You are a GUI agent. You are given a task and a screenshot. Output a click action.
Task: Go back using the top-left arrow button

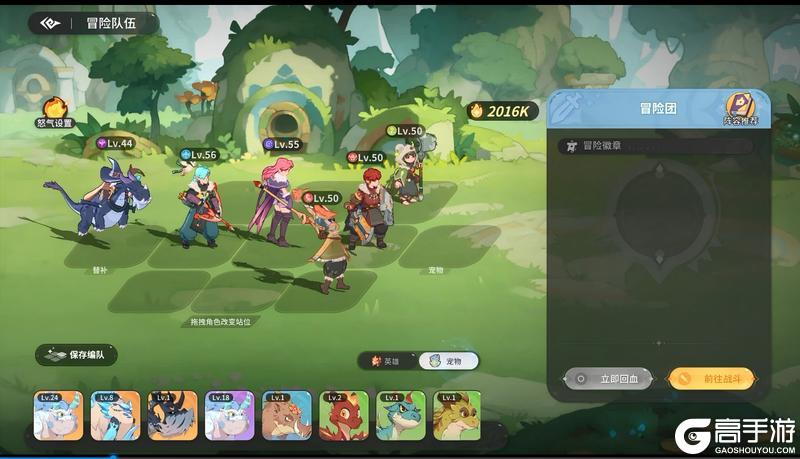(x=48, y=23)
